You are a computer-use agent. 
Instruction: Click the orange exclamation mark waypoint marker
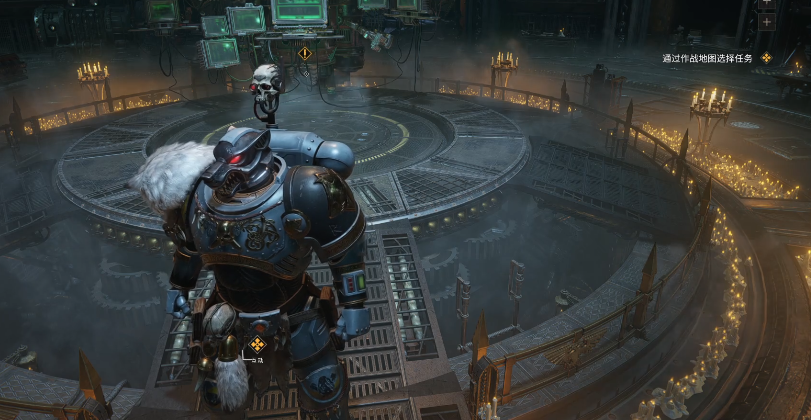305,52
